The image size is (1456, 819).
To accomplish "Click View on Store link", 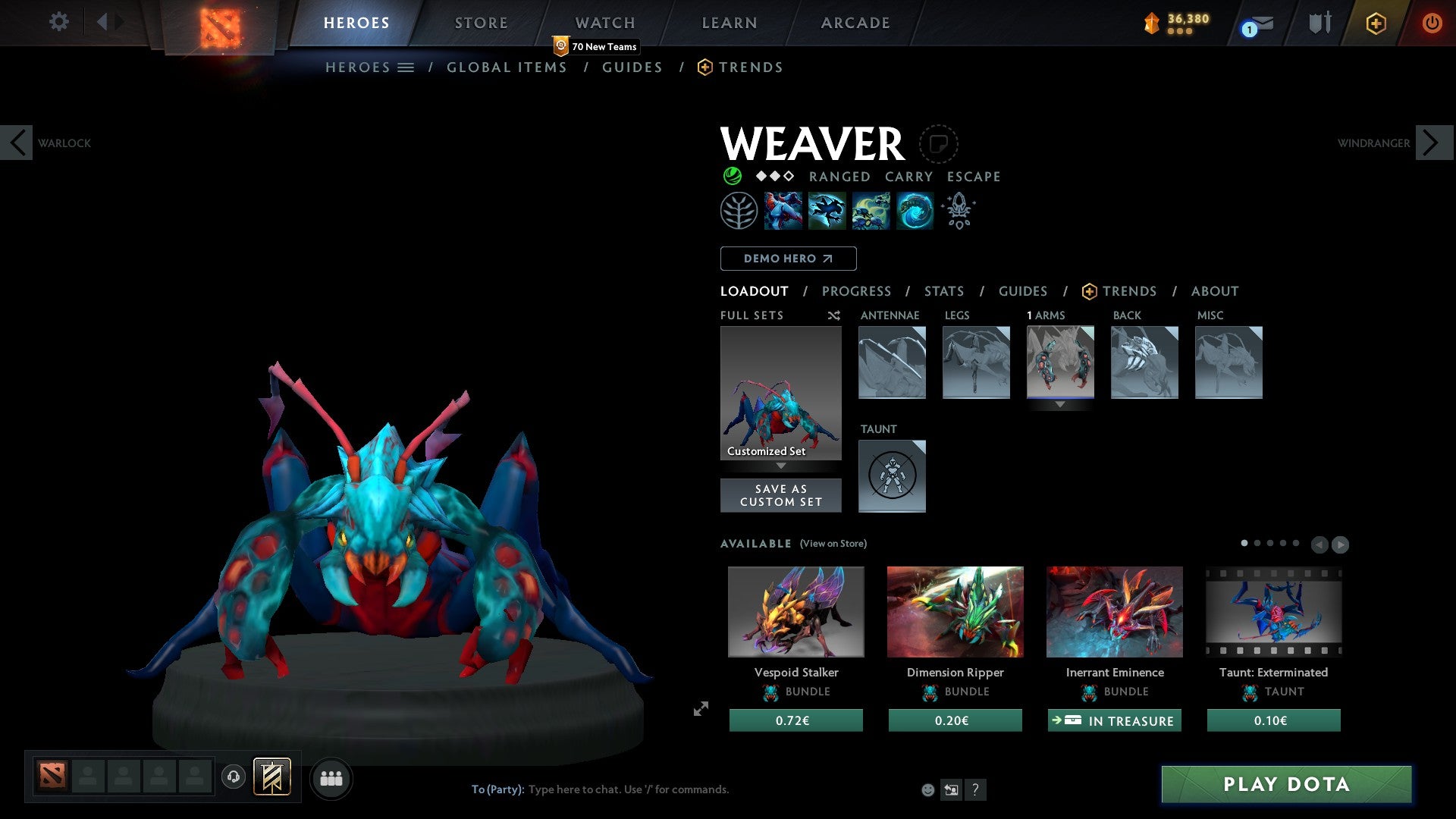I will (x=832, y=544).
